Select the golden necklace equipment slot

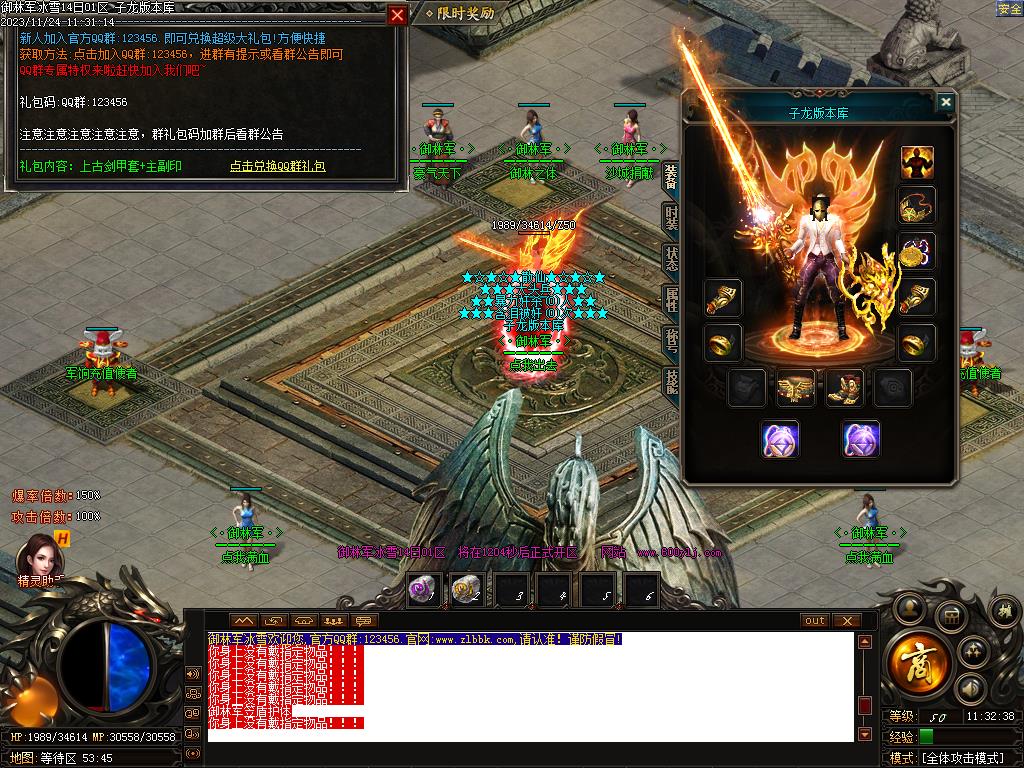click(916, 206)
